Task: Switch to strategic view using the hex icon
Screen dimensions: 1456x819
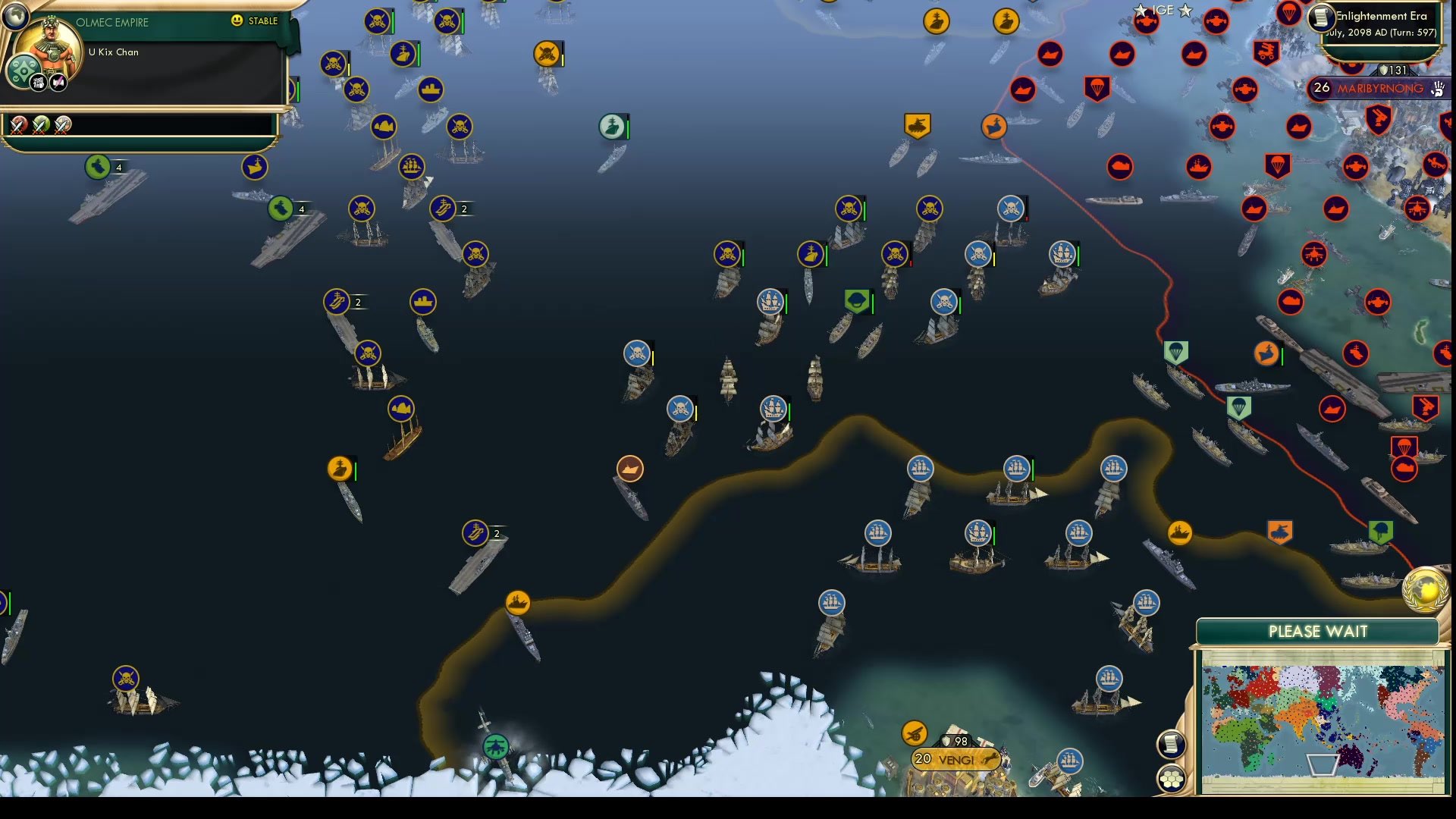Action: click(1172, 777)
